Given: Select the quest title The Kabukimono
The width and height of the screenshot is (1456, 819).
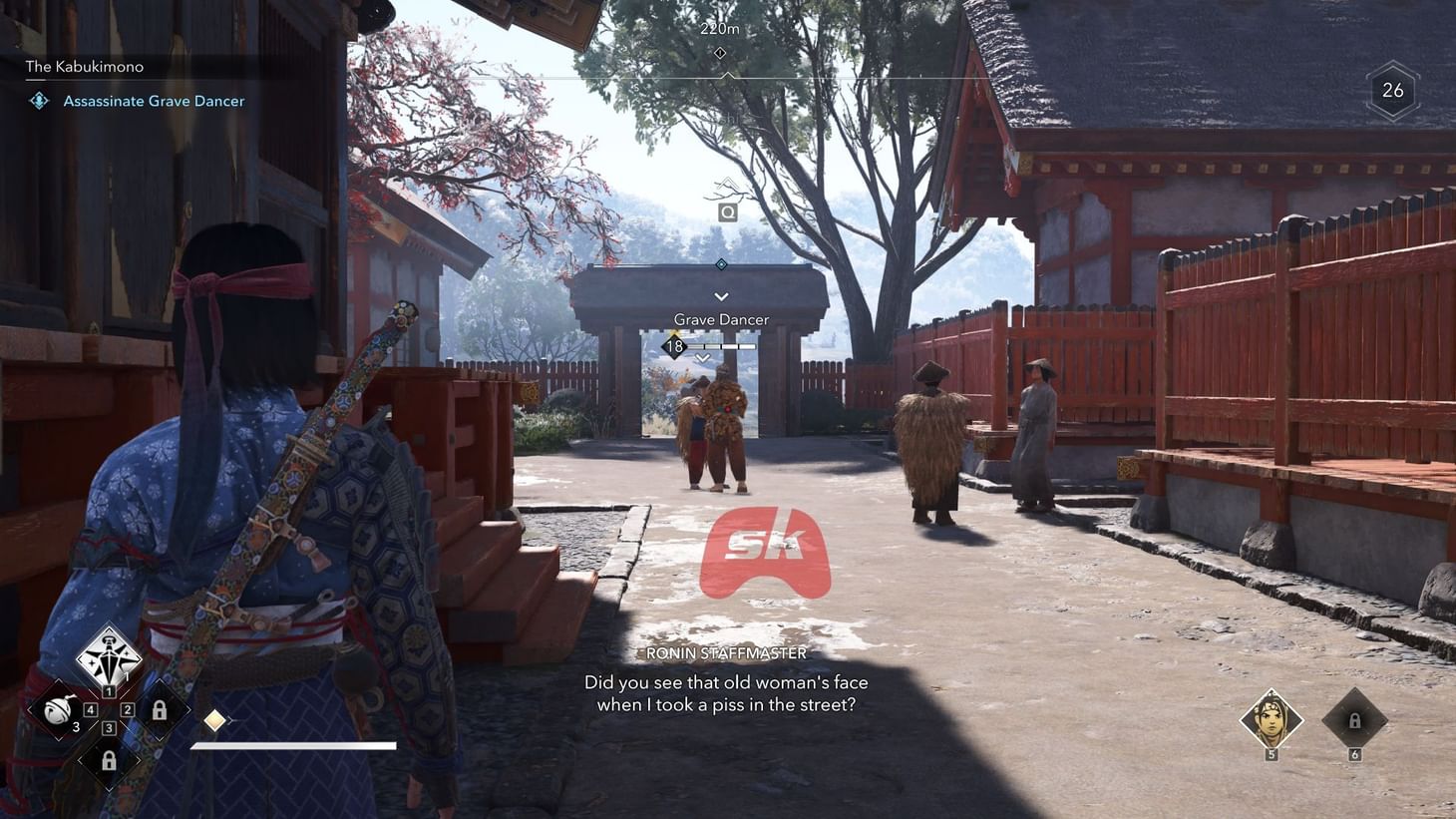Looking at the screenshot, I should 84,66.
